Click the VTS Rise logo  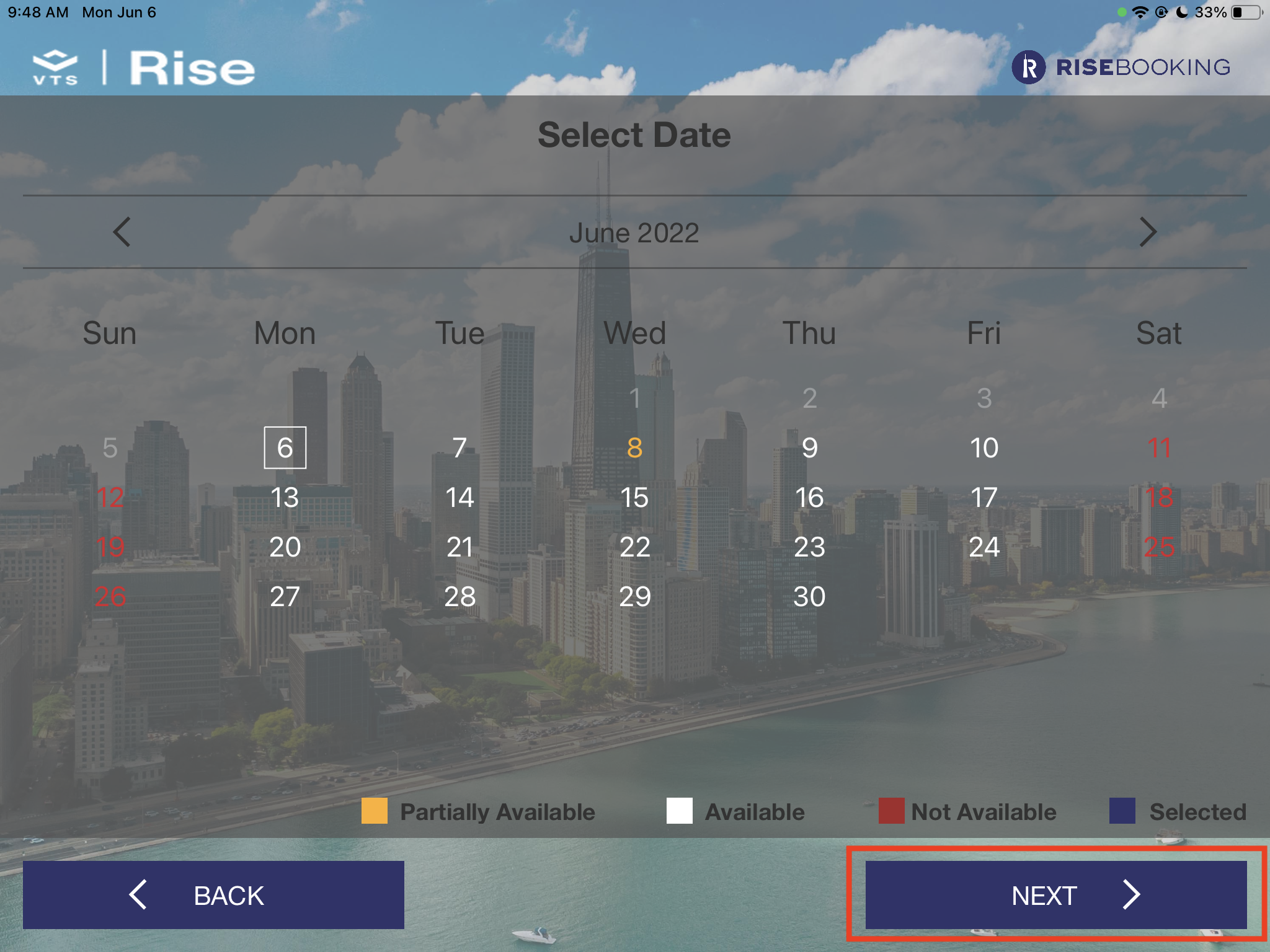click(x=144, y=67)
